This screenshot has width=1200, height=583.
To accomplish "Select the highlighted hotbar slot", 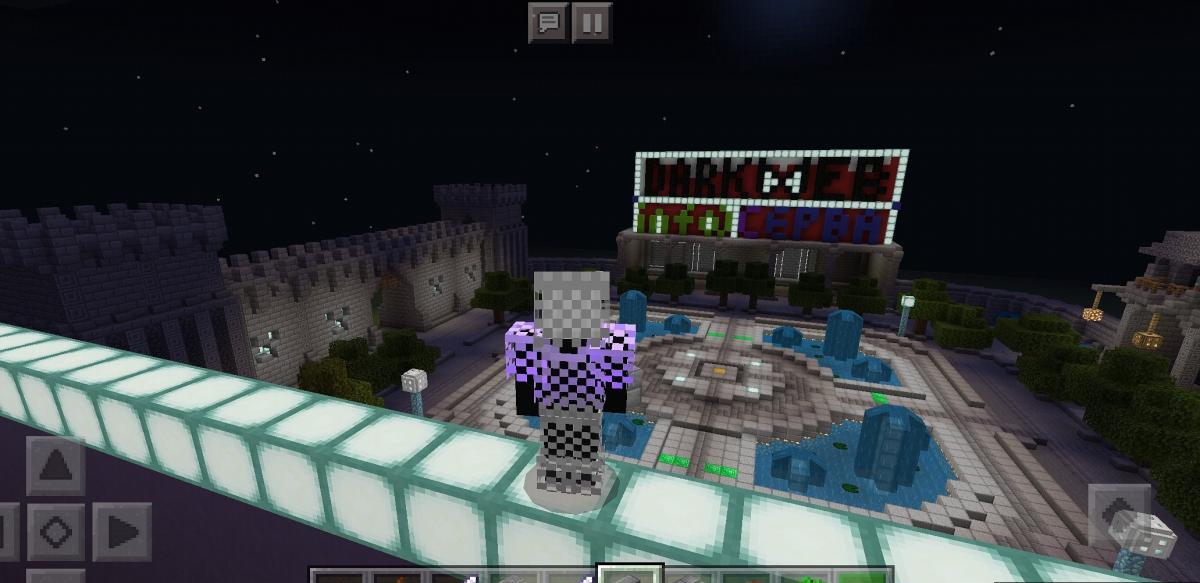I will click(x=629, y=574).
